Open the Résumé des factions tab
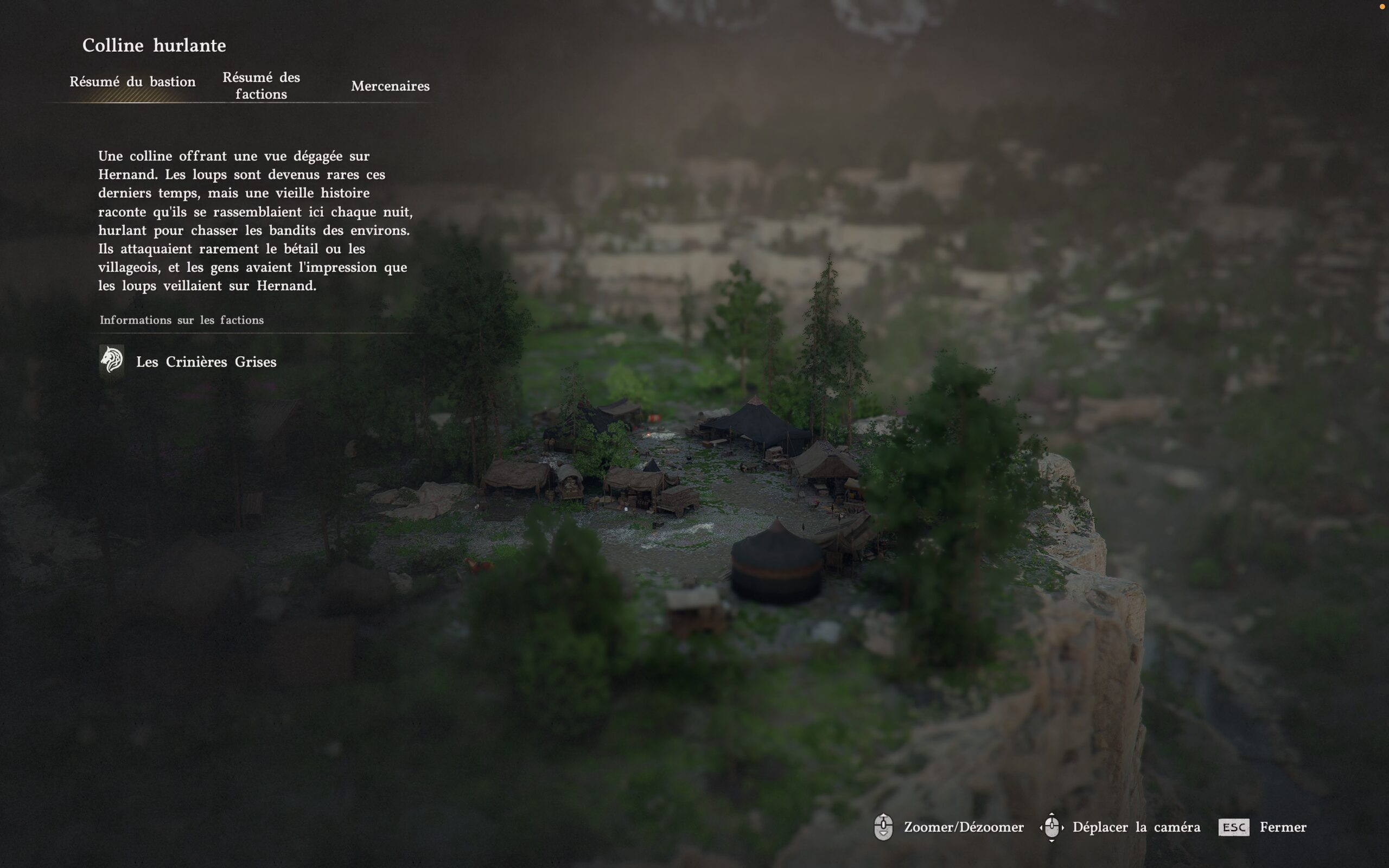Screen dimensions: 1389x868 [x=261, y=86]
